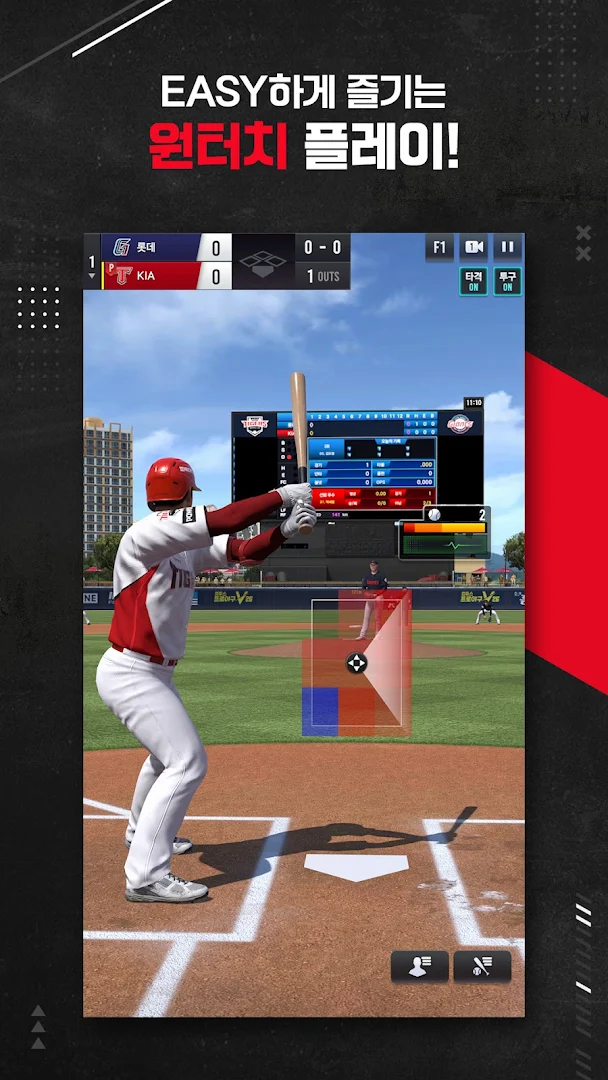Open the player list button
This screenshot has width=608, height=1080.
pyautogui.click(x=419, y=966)
